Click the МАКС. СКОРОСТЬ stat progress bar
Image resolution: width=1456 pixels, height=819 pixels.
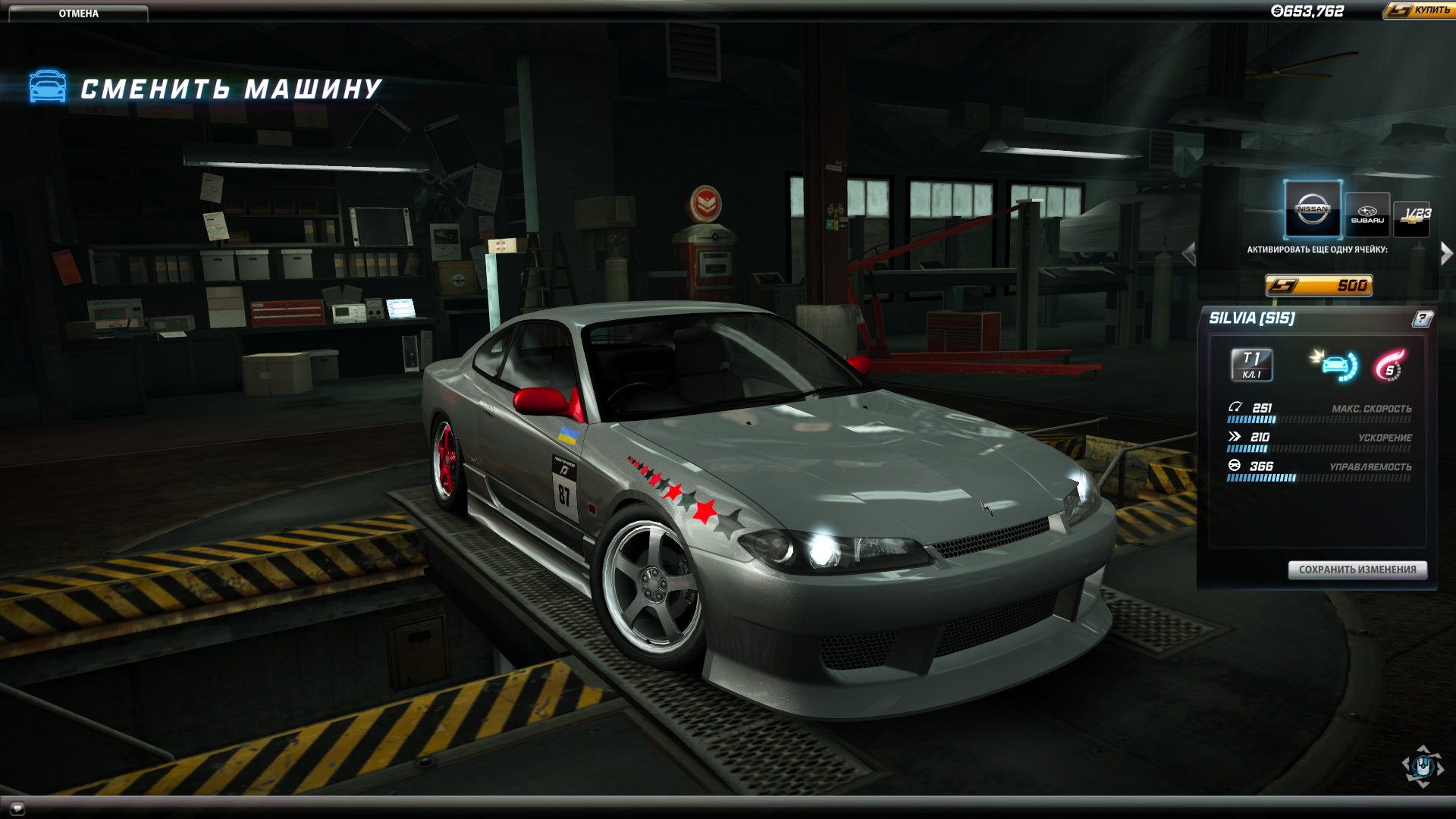[x=1318, y=419]
